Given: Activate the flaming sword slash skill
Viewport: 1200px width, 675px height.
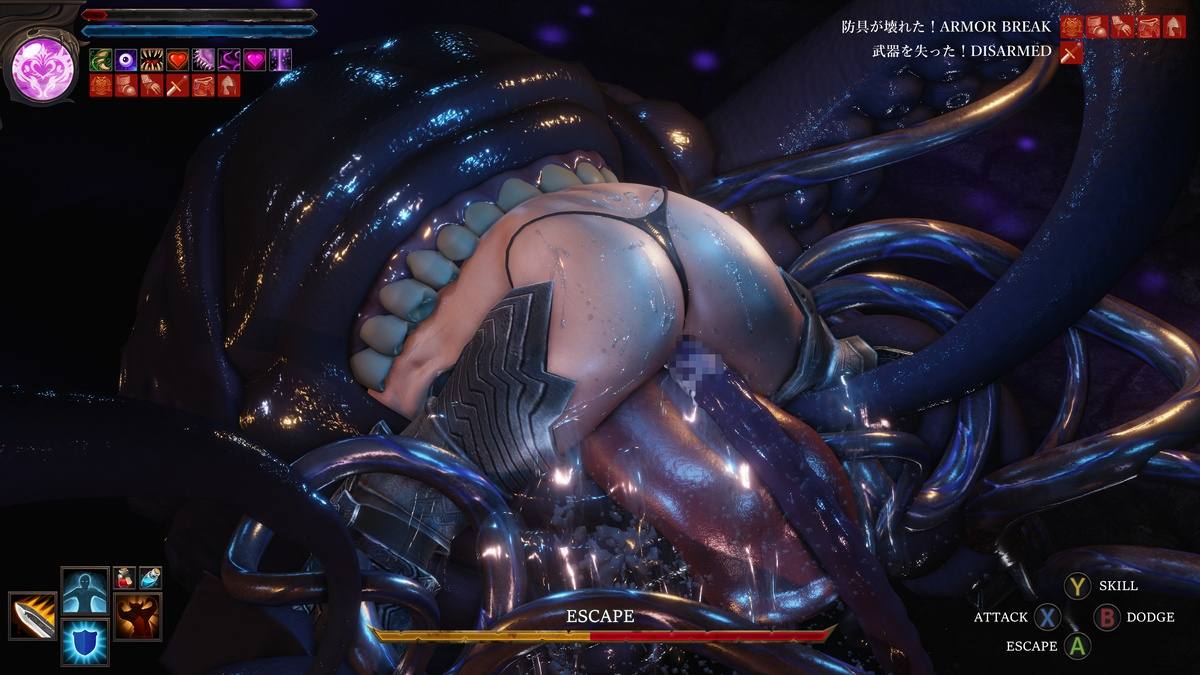Looking at the screenshot, I should coord(32,615).
